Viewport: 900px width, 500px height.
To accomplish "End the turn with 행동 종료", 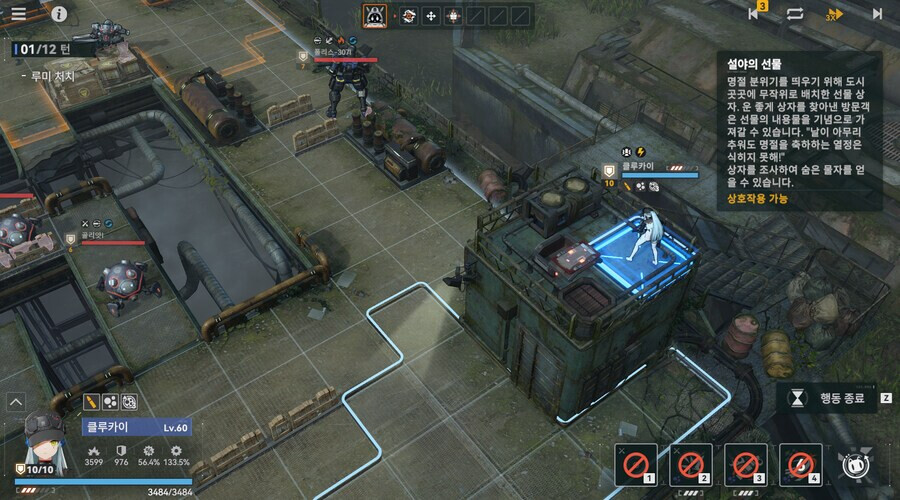I will point(830,397).
